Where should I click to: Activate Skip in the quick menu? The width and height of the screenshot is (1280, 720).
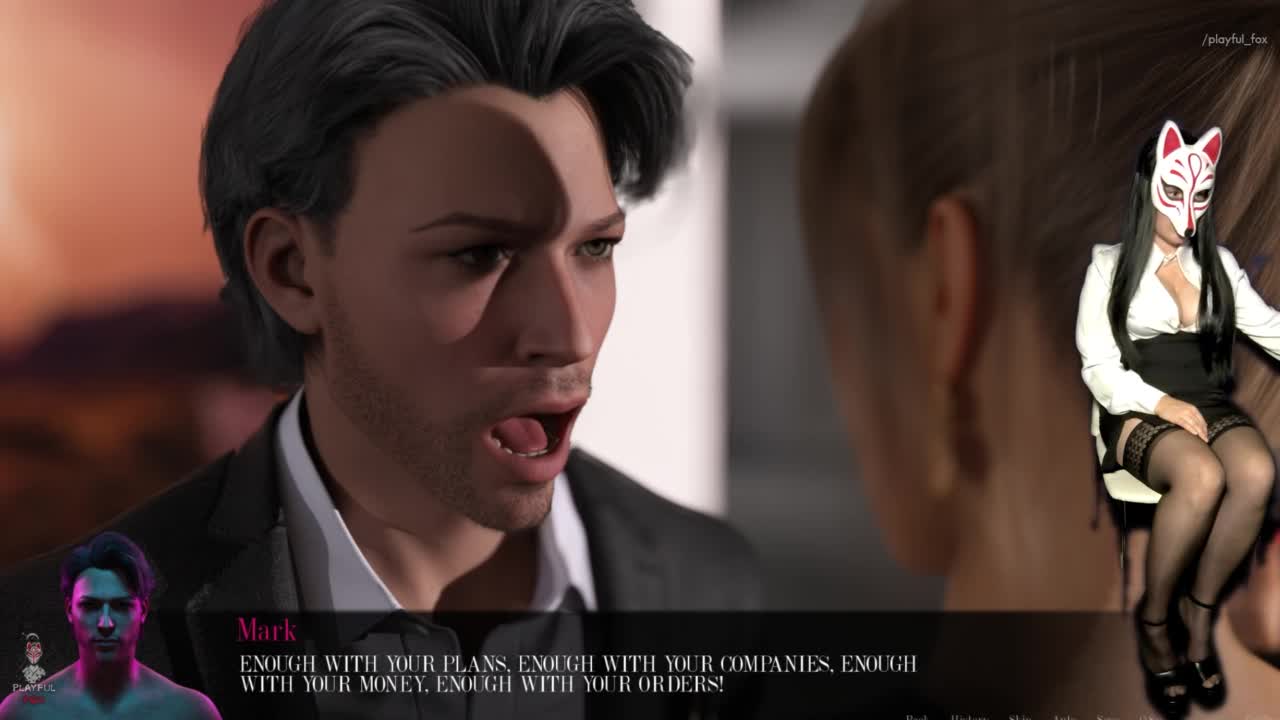1020,716
